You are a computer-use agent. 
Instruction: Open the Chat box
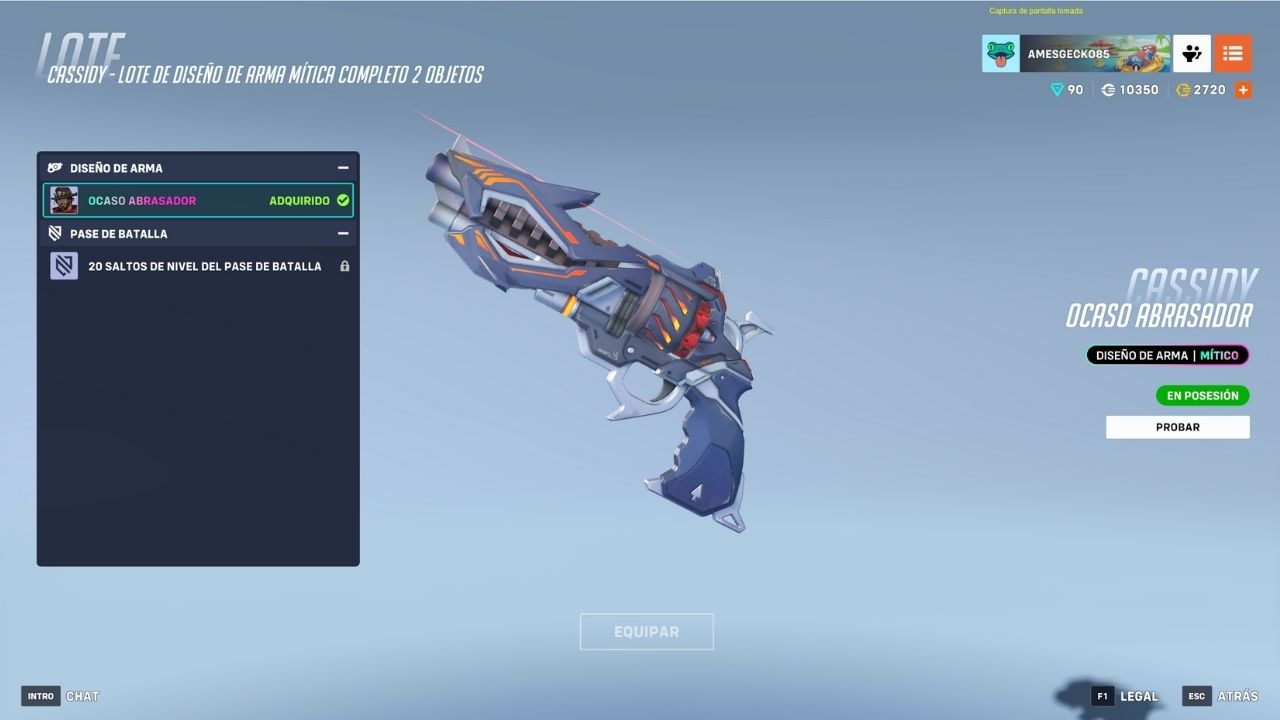coord(61,696)
